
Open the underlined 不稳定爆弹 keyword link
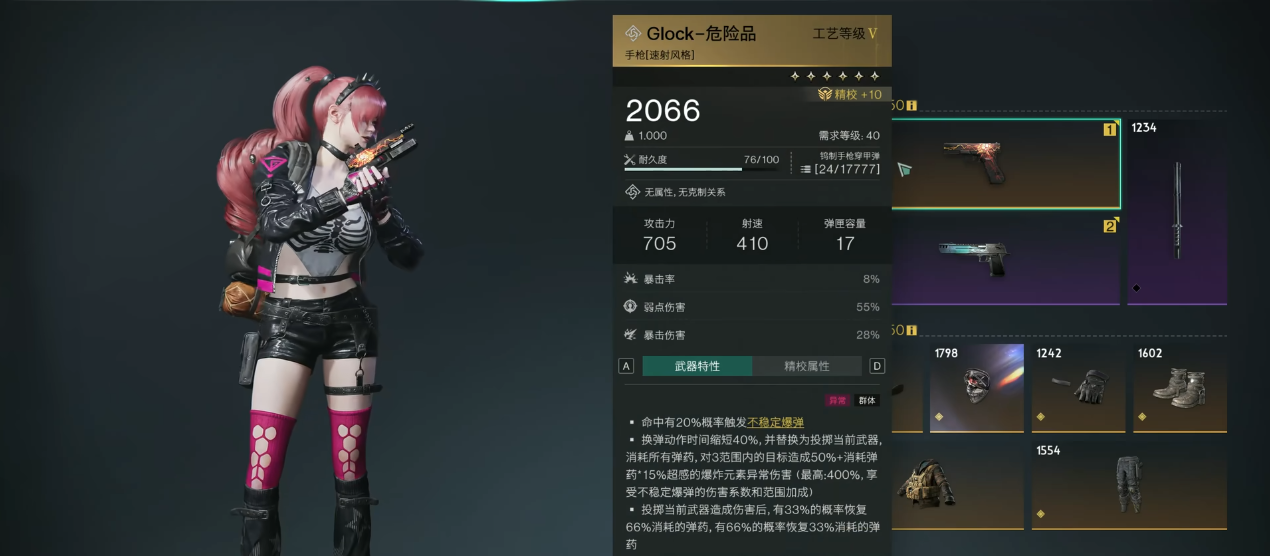point(775,423)
